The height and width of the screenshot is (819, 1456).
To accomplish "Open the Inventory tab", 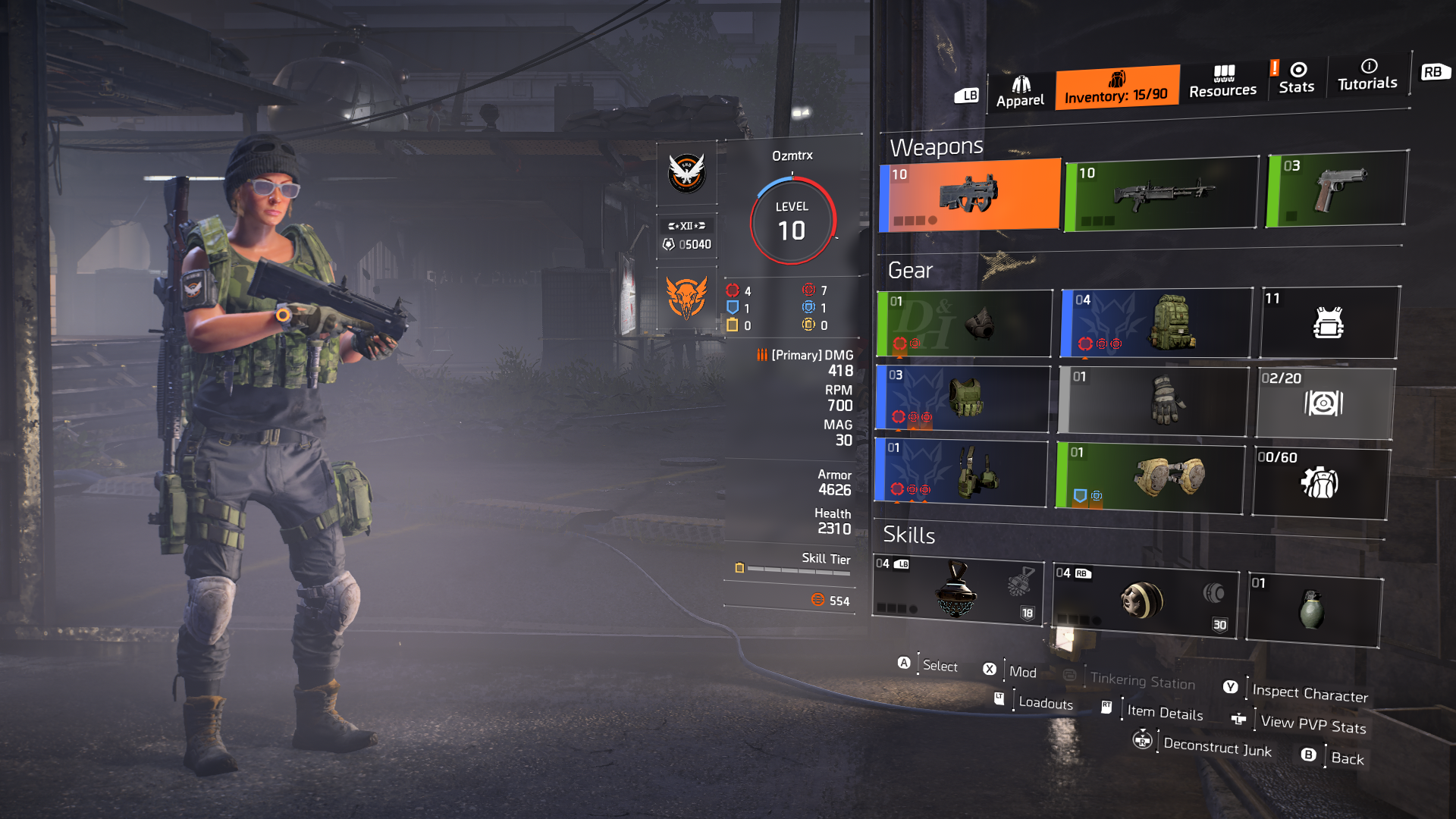I will click(1116, 88).
